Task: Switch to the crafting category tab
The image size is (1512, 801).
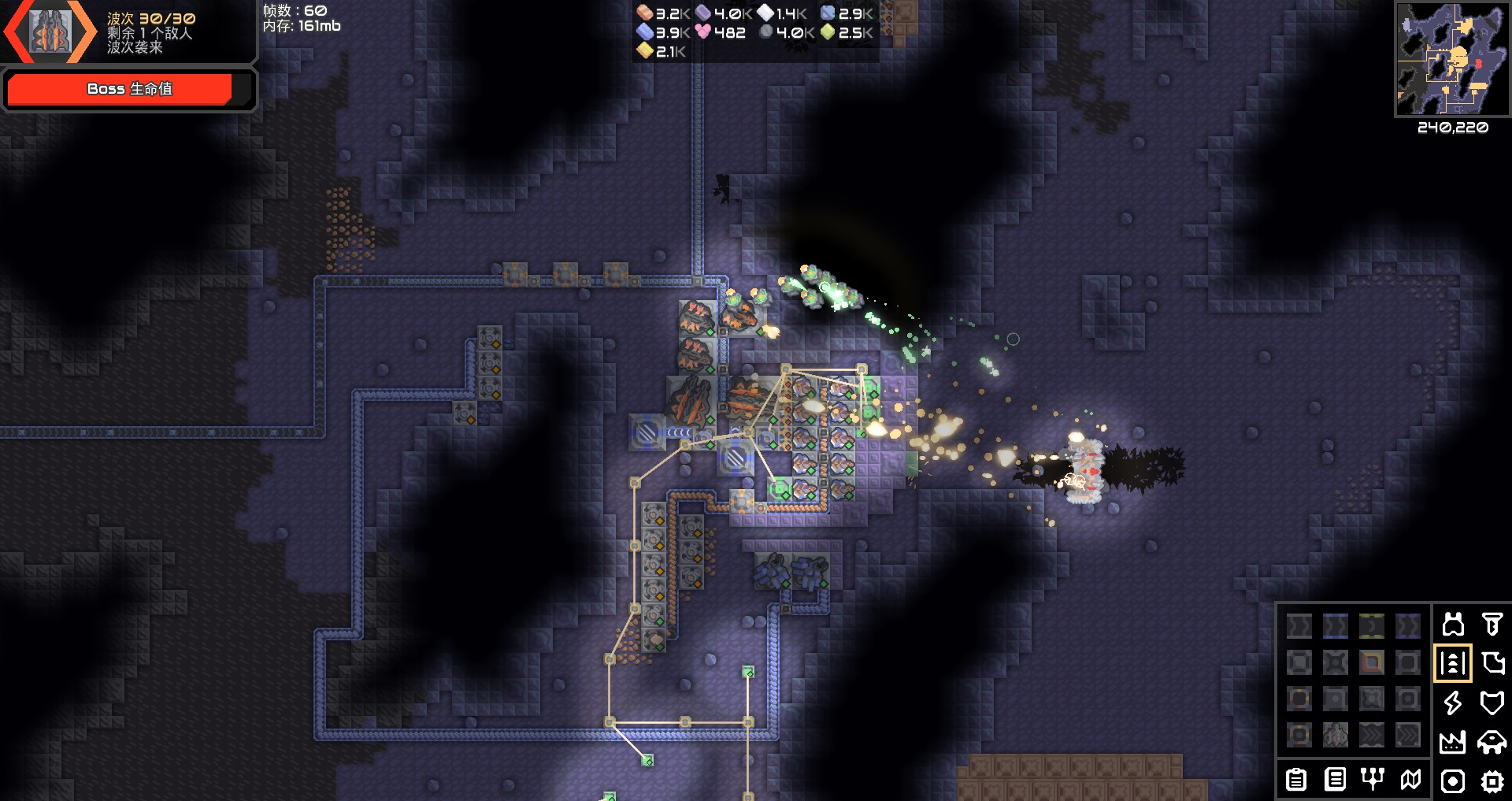Action: click(1492, 663)
